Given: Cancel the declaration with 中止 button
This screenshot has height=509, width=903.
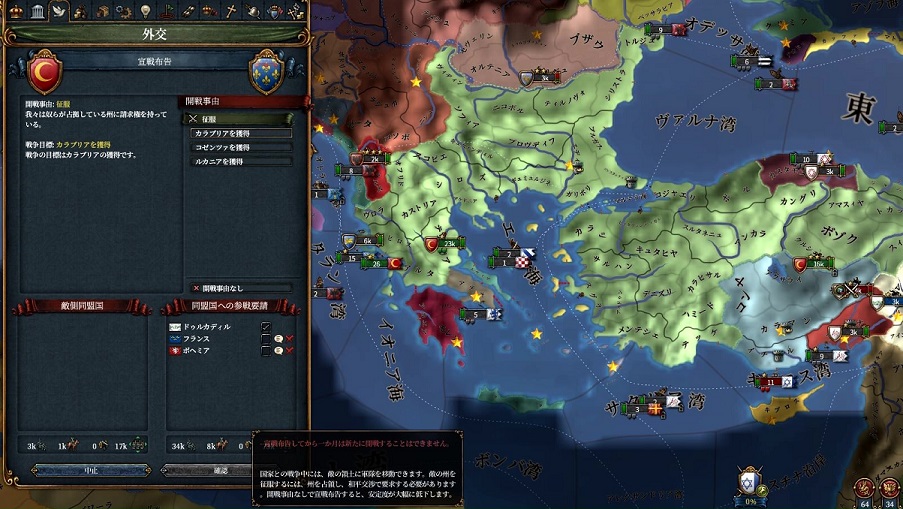Looking at the screenshot, I should [91, 469].
